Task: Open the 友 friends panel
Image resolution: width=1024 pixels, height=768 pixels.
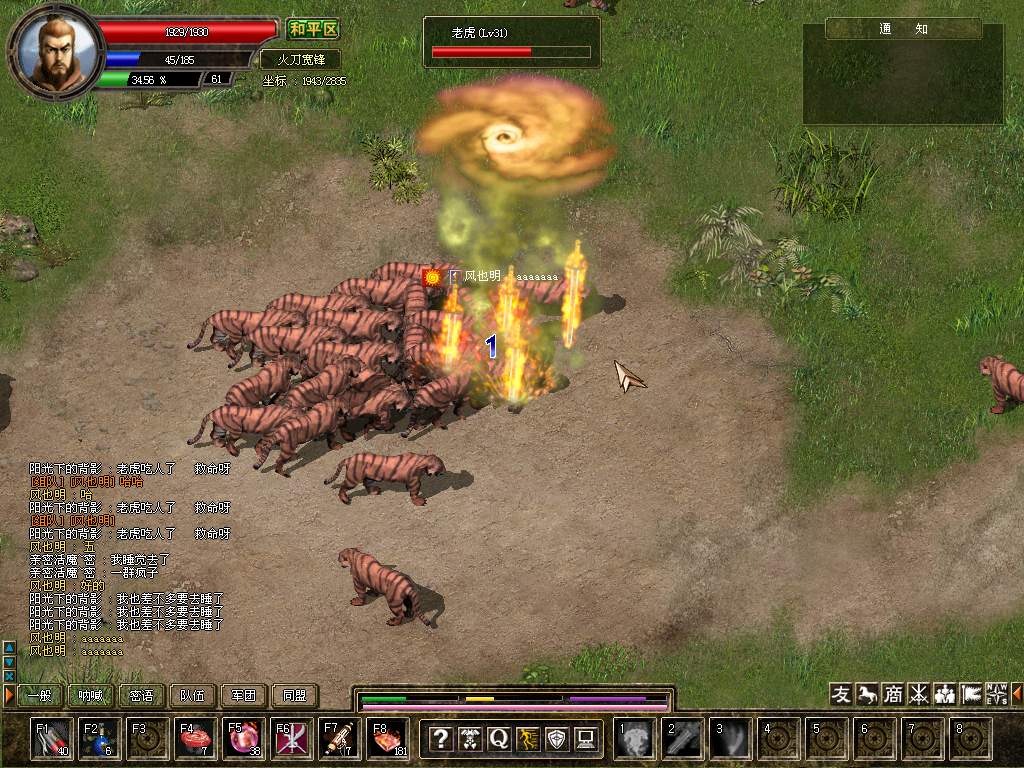Action: (x=841, y=694)
